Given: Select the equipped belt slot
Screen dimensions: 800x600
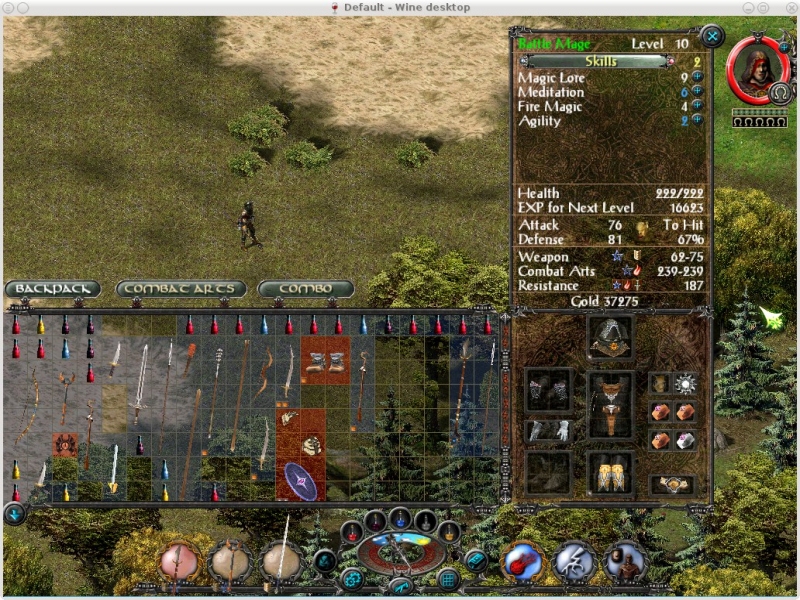Looking at the screenshot, I should (x=671, y=485).
